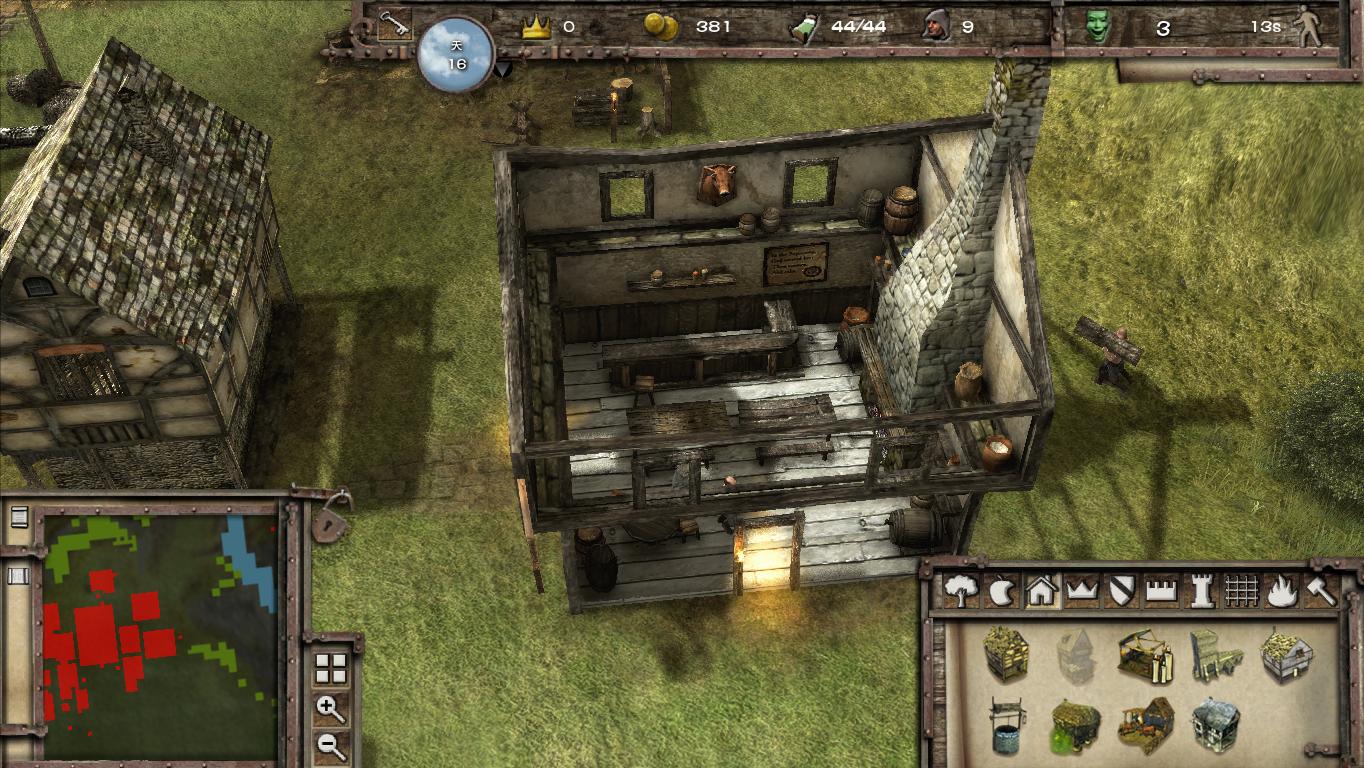Click the round day counter dial
This screenshot has width=1364, height=768.
click(x=456, y=55)
